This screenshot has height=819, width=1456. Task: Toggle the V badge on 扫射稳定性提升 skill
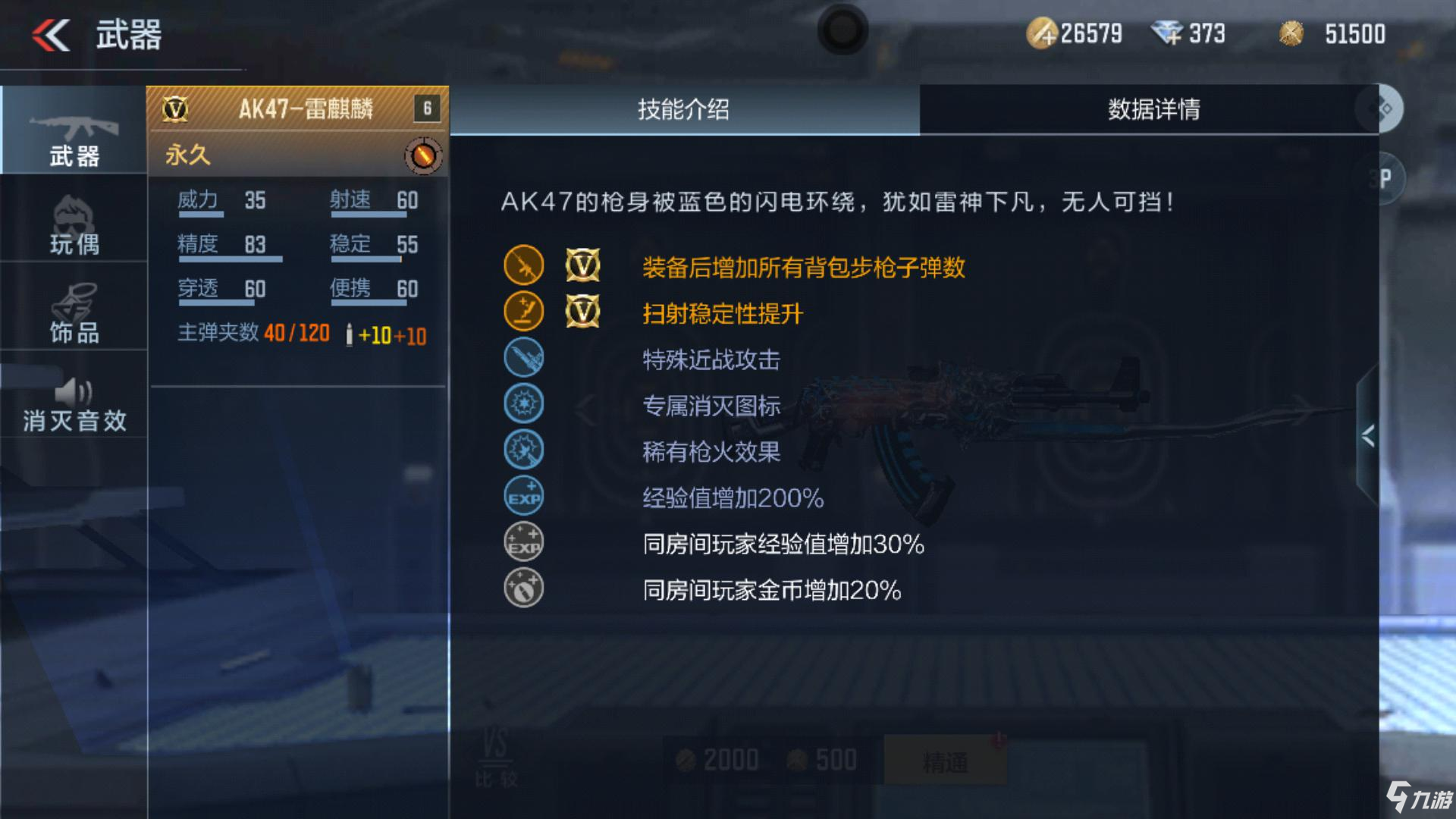pyautogui.click(x=583, y=312)
